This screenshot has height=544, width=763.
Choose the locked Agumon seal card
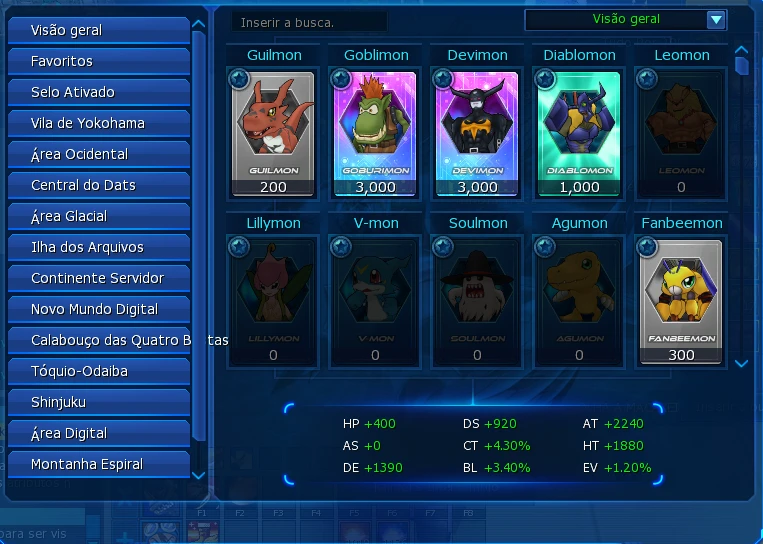coord(579,300)
